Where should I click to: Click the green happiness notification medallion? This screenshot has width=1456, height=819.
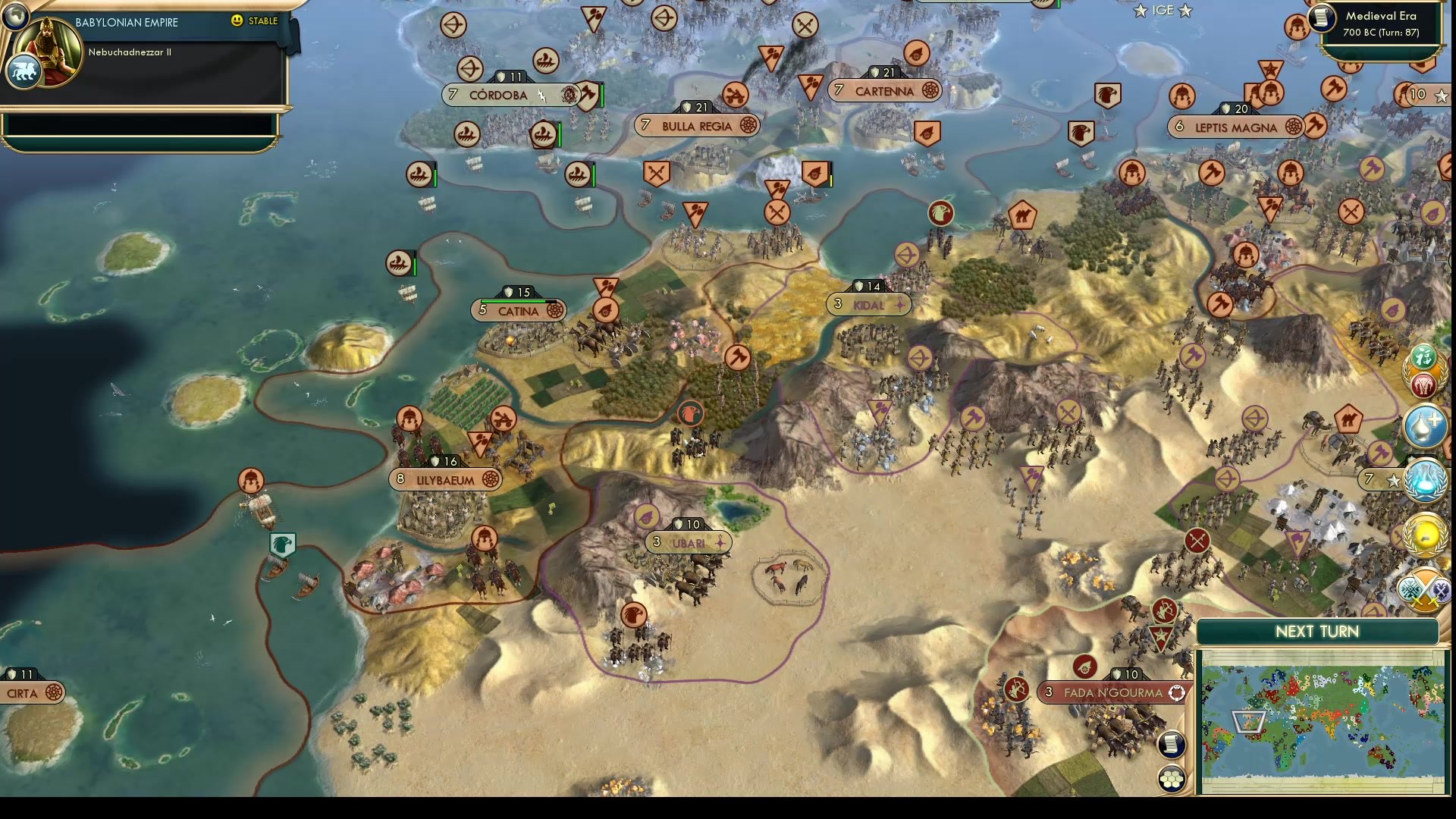(1422, 356)
